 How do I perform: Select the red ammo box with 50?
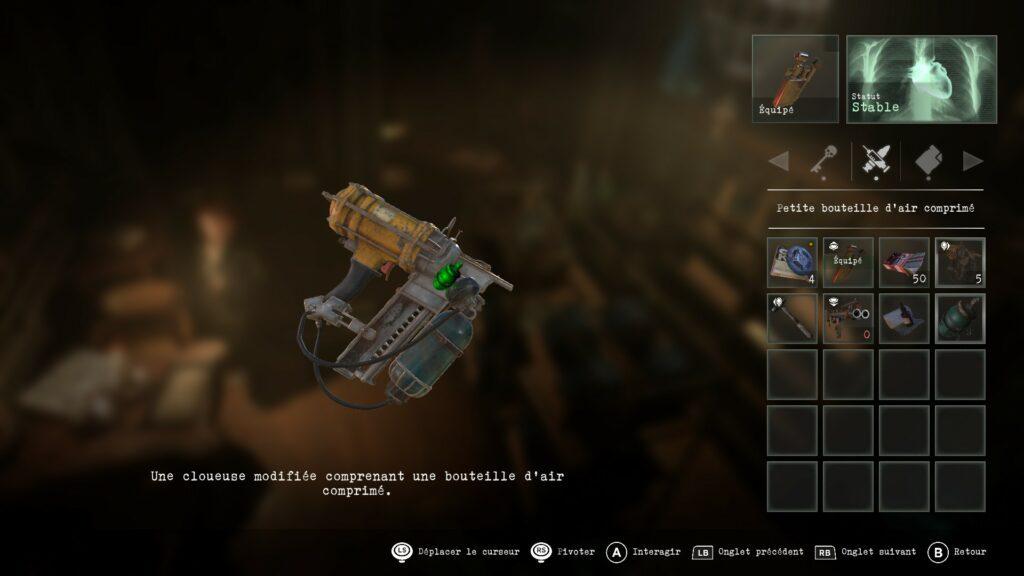(x=904, y=262)
